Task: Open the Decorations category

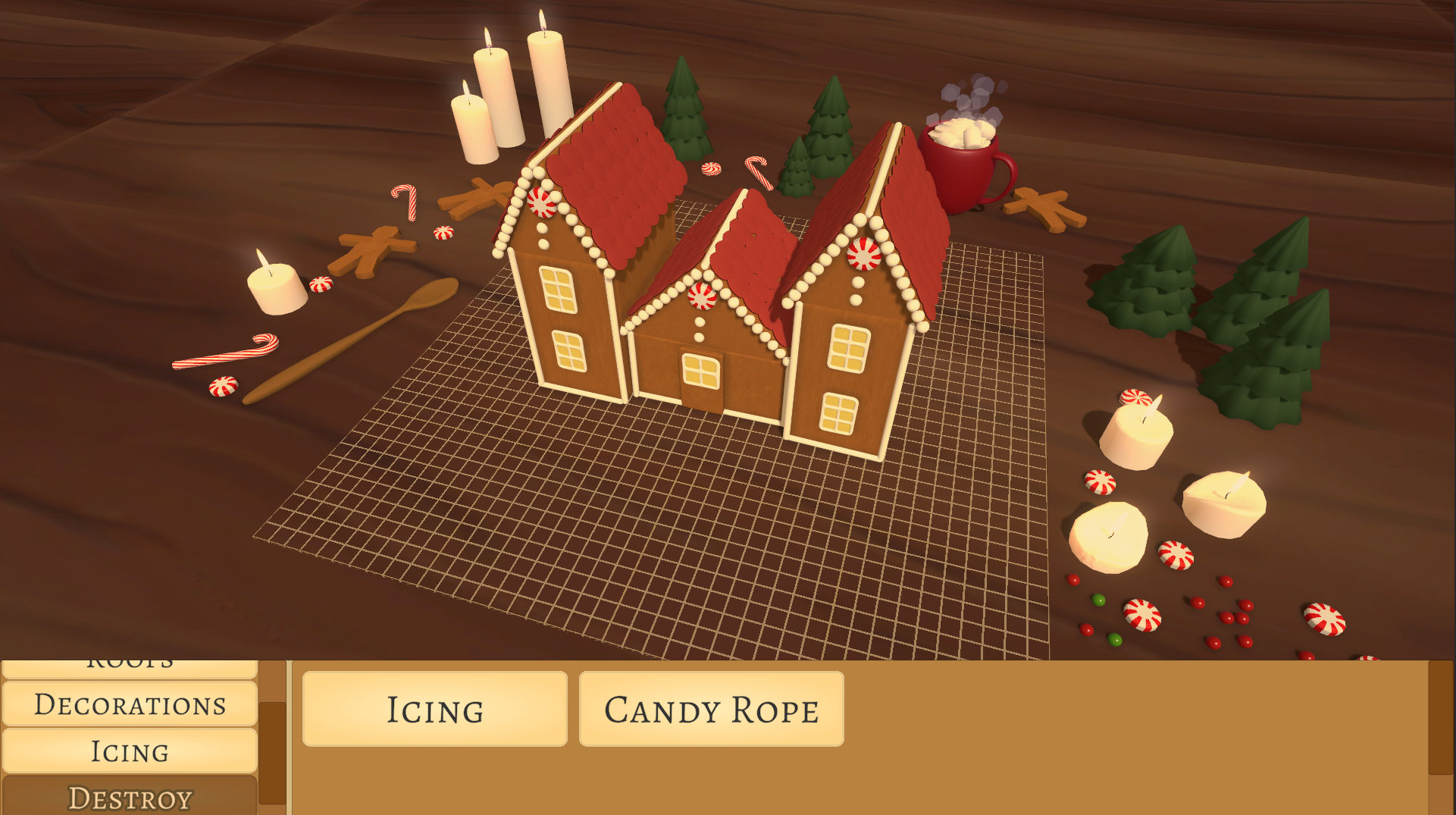Action: pos(130,705)
